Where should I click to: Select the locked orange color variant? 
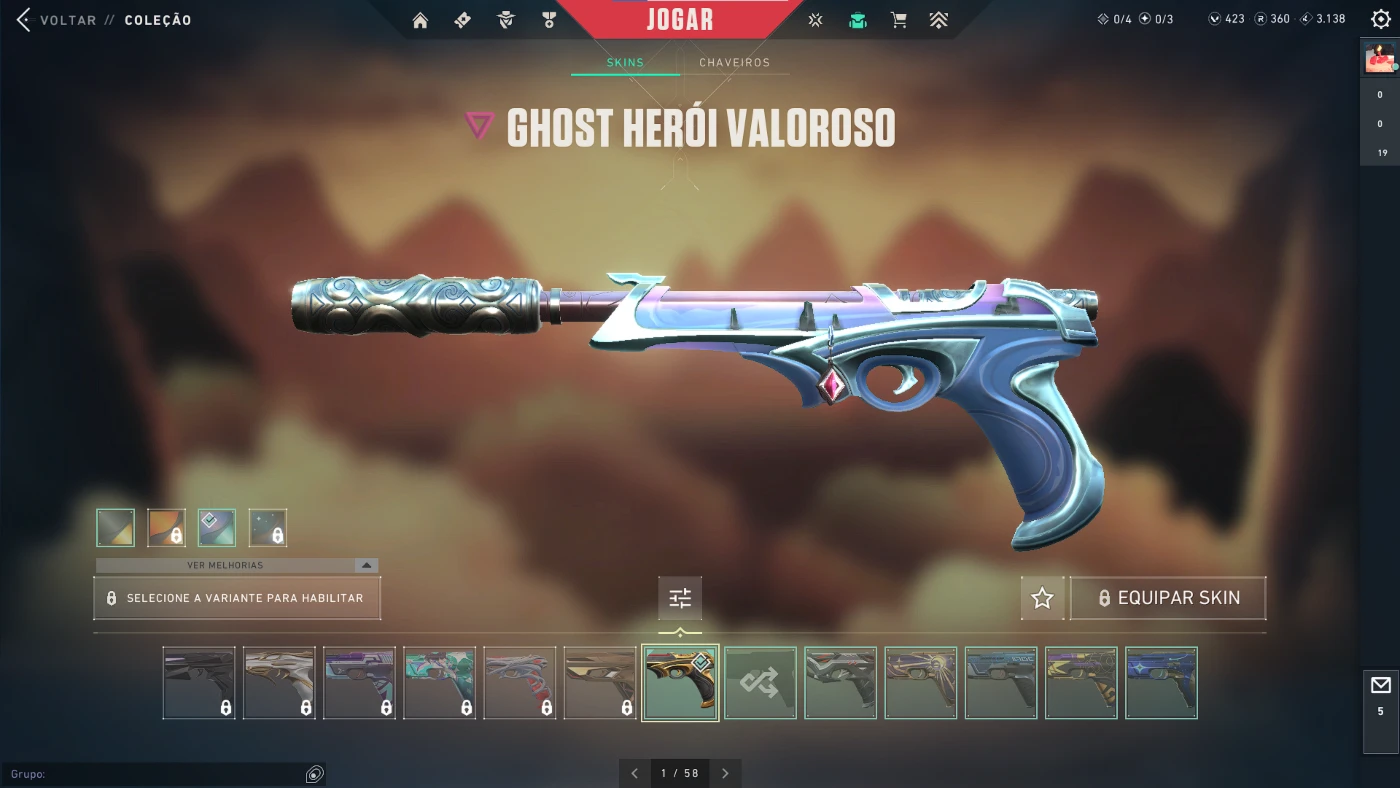[166, 528]
